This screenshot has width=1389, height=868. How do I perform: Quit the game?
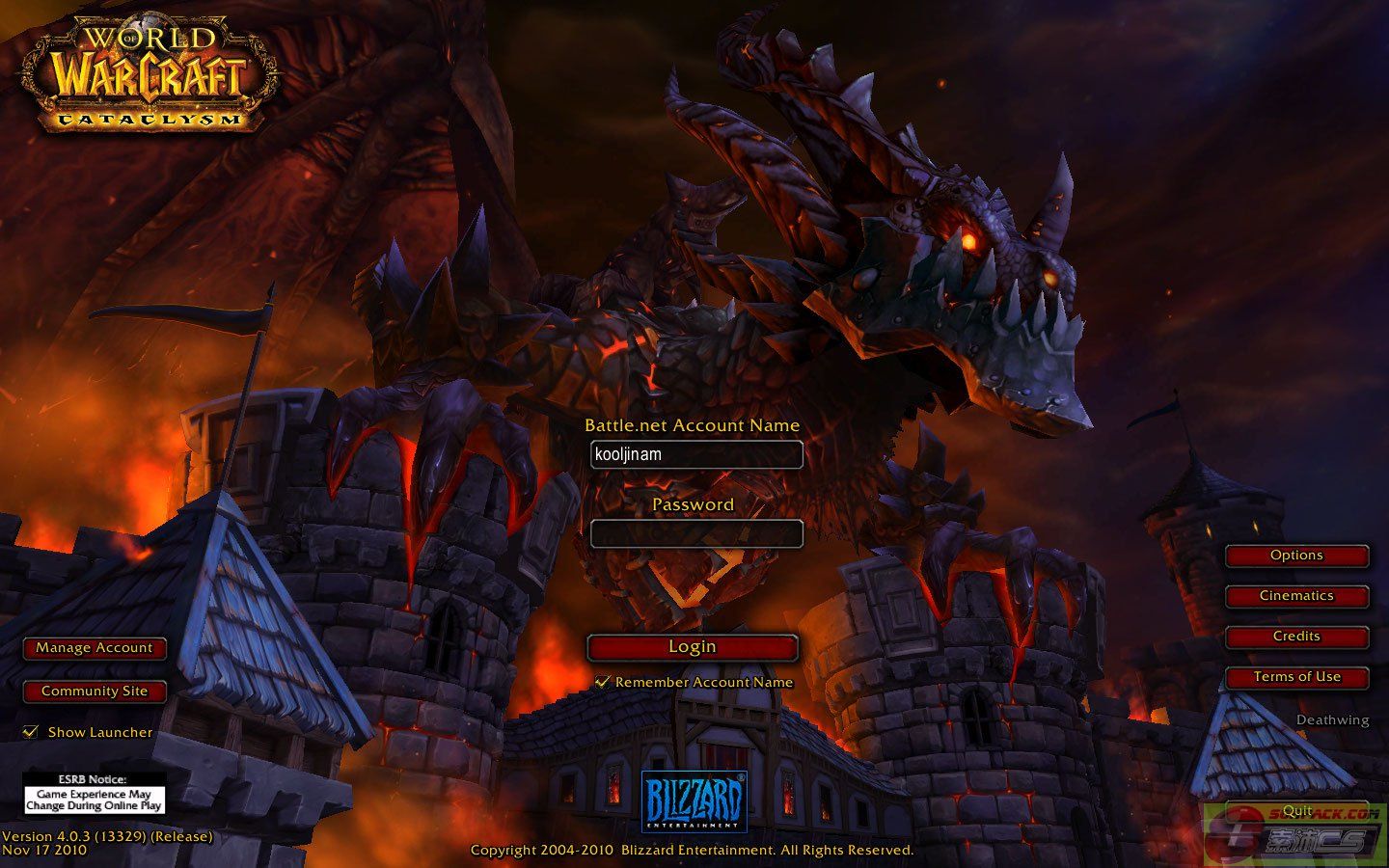(1296, 811)
